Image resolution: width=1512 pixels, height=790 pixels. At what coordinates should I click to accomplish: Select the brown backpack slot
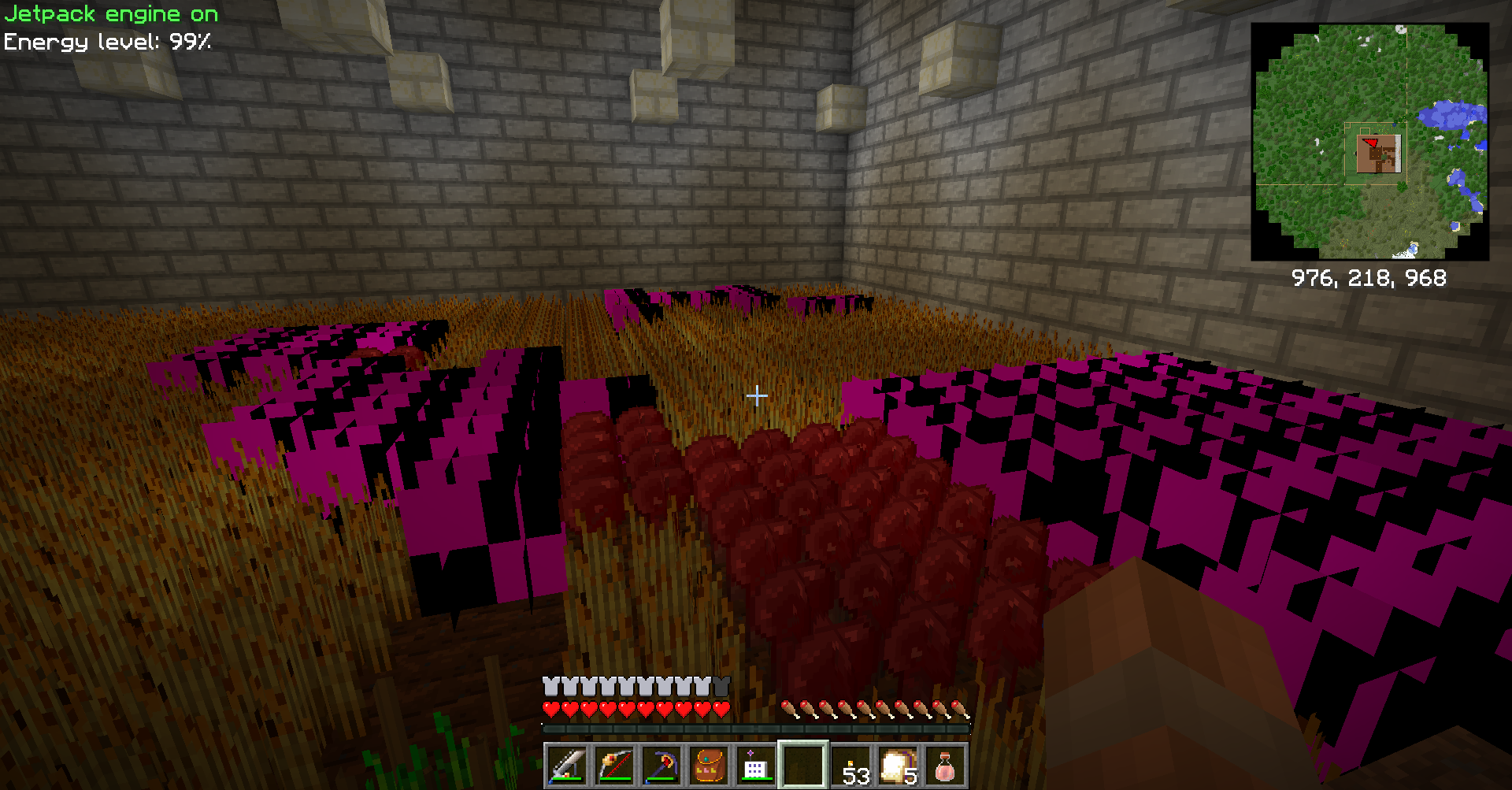click(x=709, y=766)
